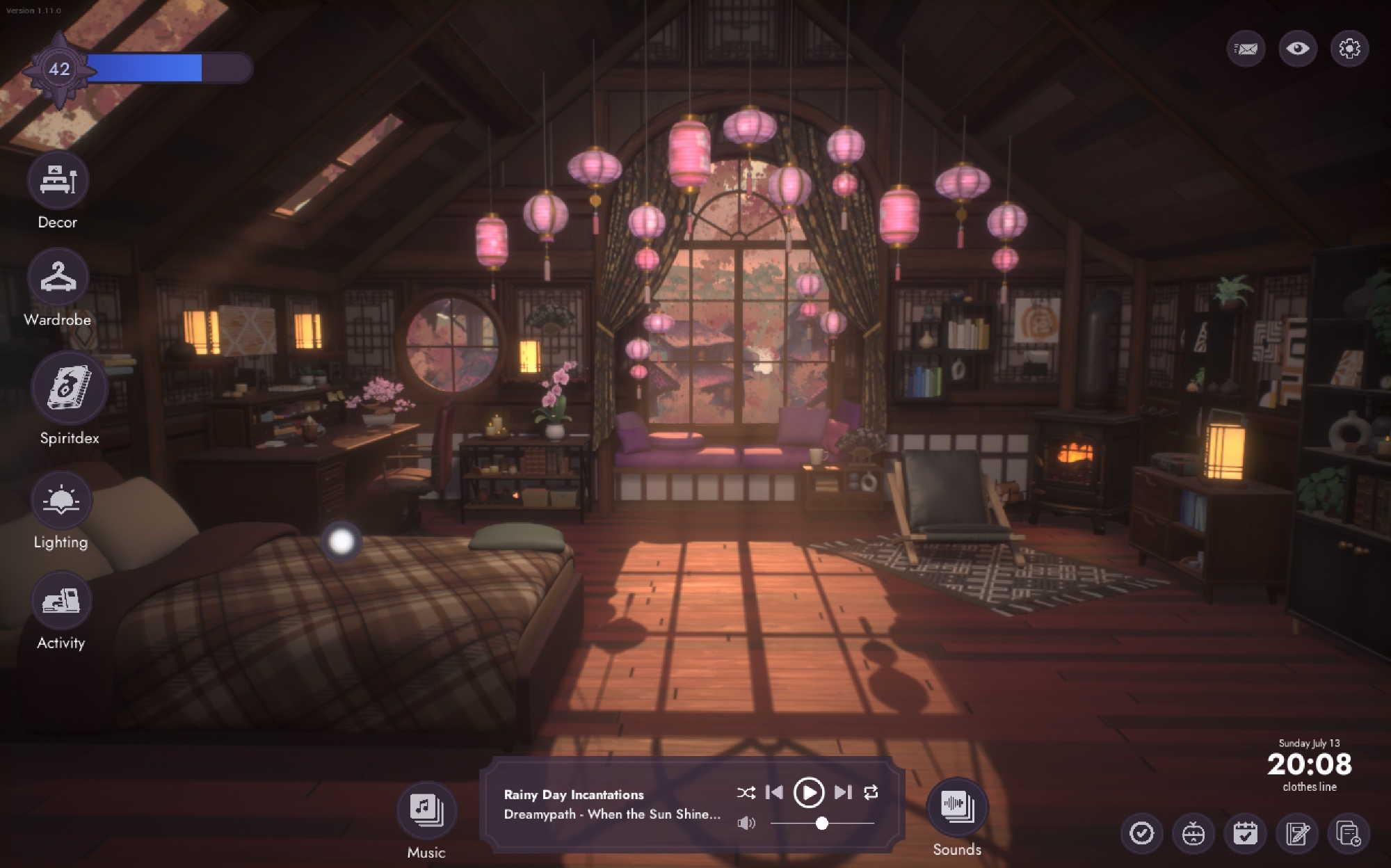The image size is (1391, 868).
Task: Open settings with the gear icon
Action: [x=1349, y=49]
